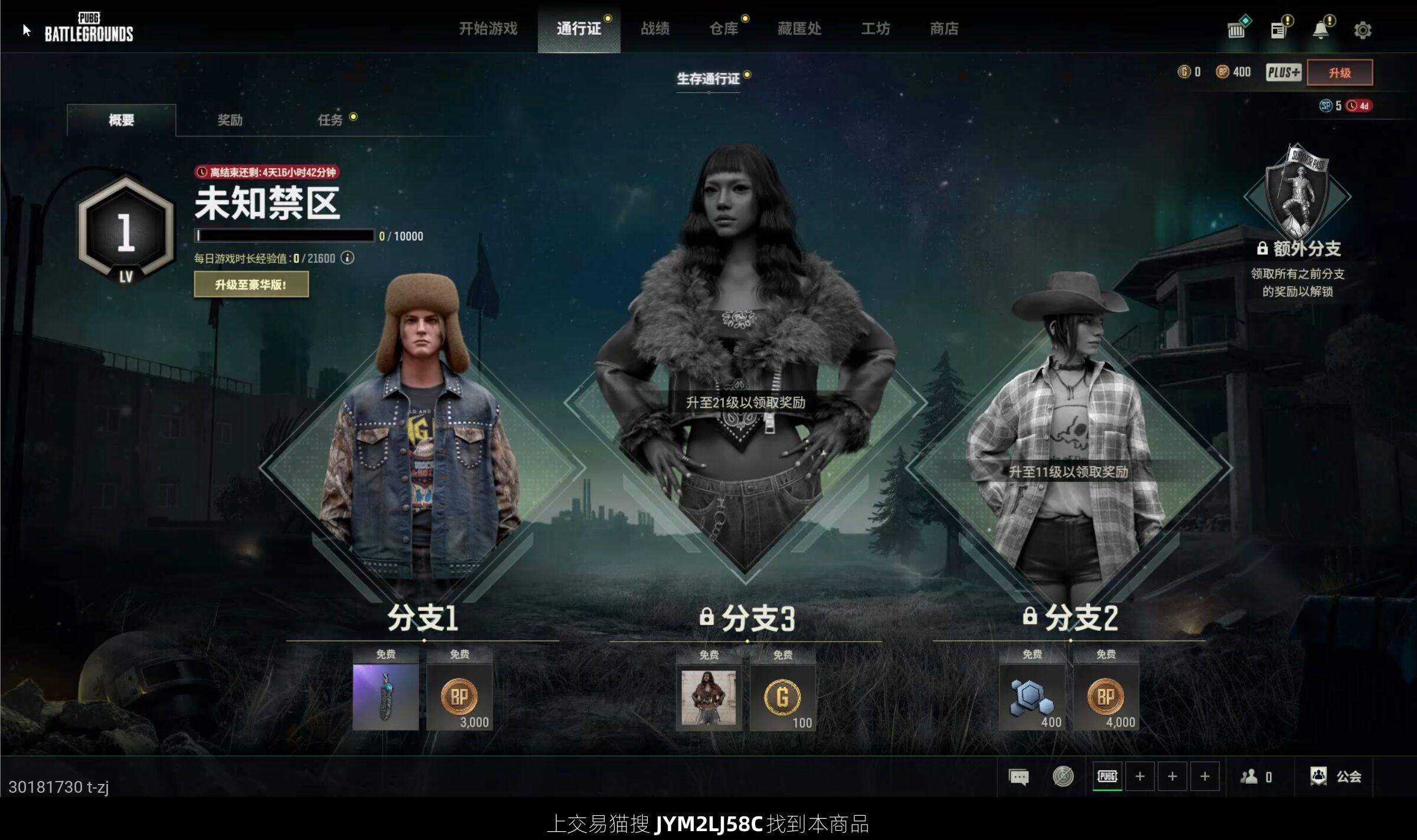The image size is (1417, 840).
Task: Click the 升级至豪华版 upgrade button
Action: (x=251, y=285)
